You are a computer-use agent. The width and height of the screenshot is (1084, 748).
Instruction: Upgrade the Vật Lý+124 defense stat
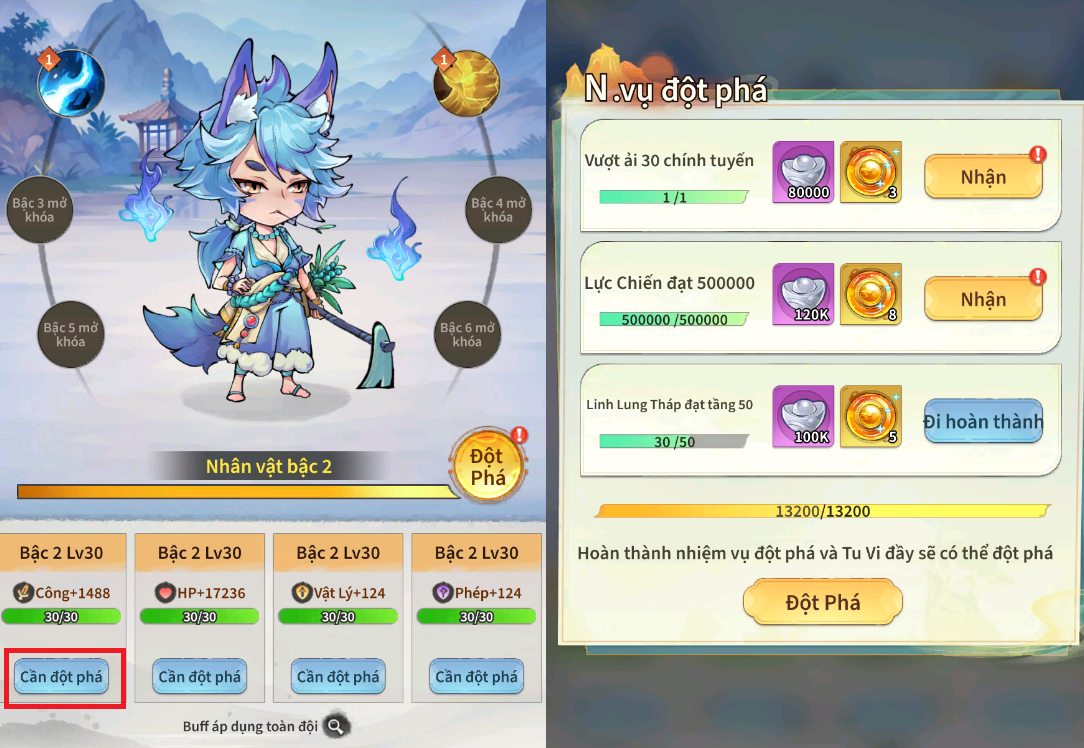(x=338, y=677)
